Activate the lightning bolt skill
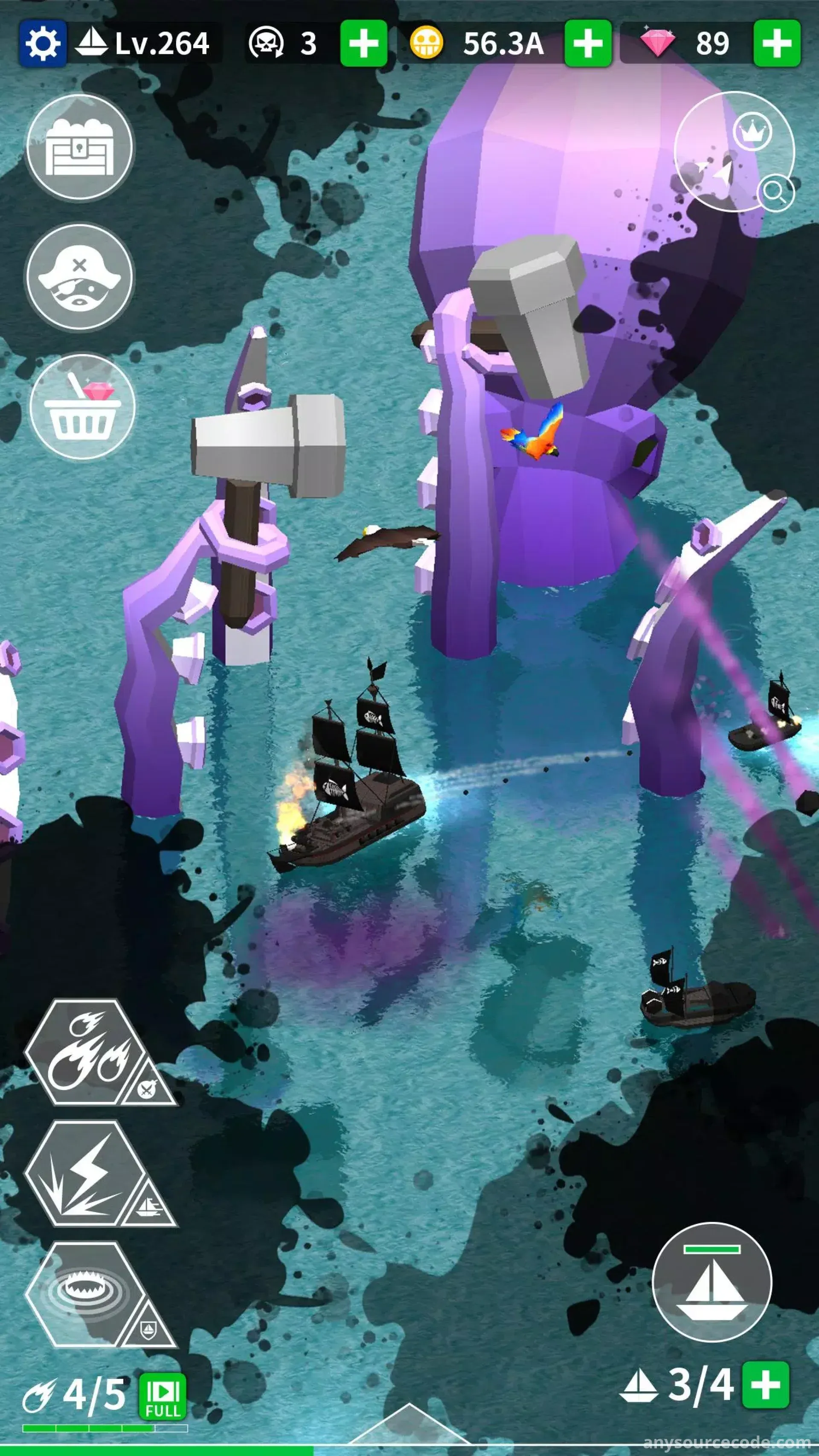This screenshot has width=819, height=1456. [85, 1174]
